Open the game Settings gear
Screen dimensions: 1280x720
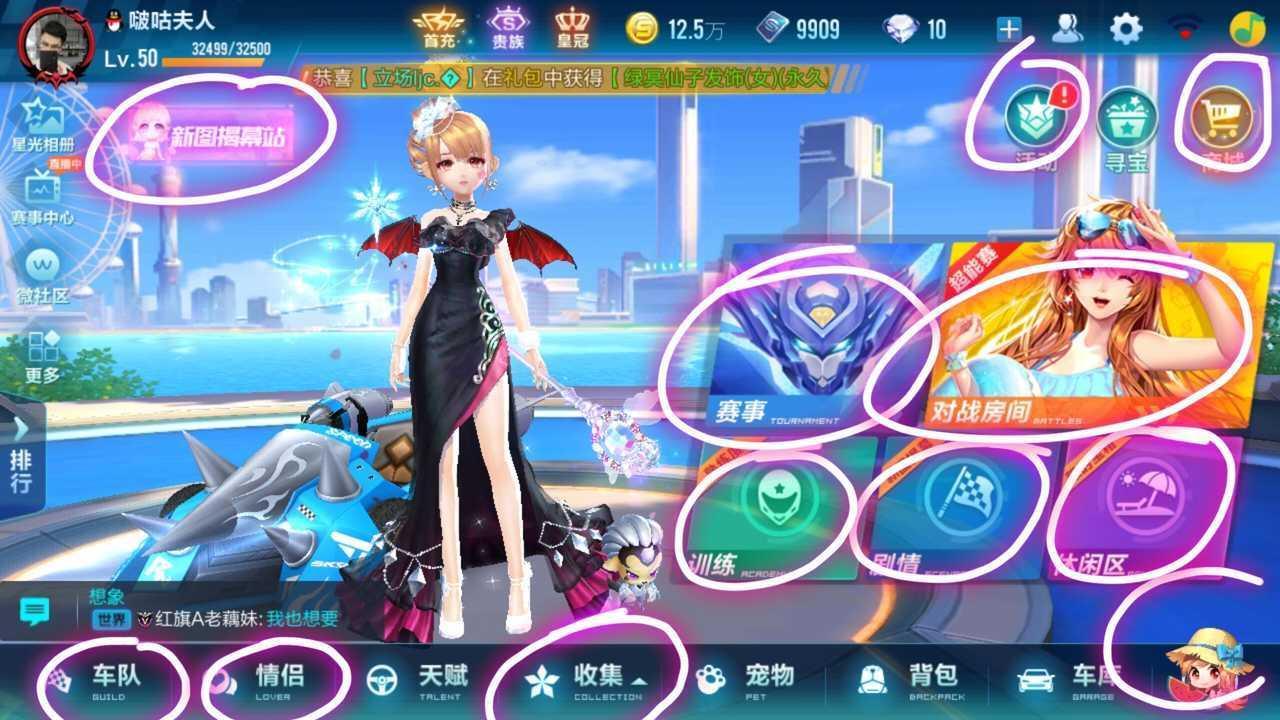[x=1128, y=30]
